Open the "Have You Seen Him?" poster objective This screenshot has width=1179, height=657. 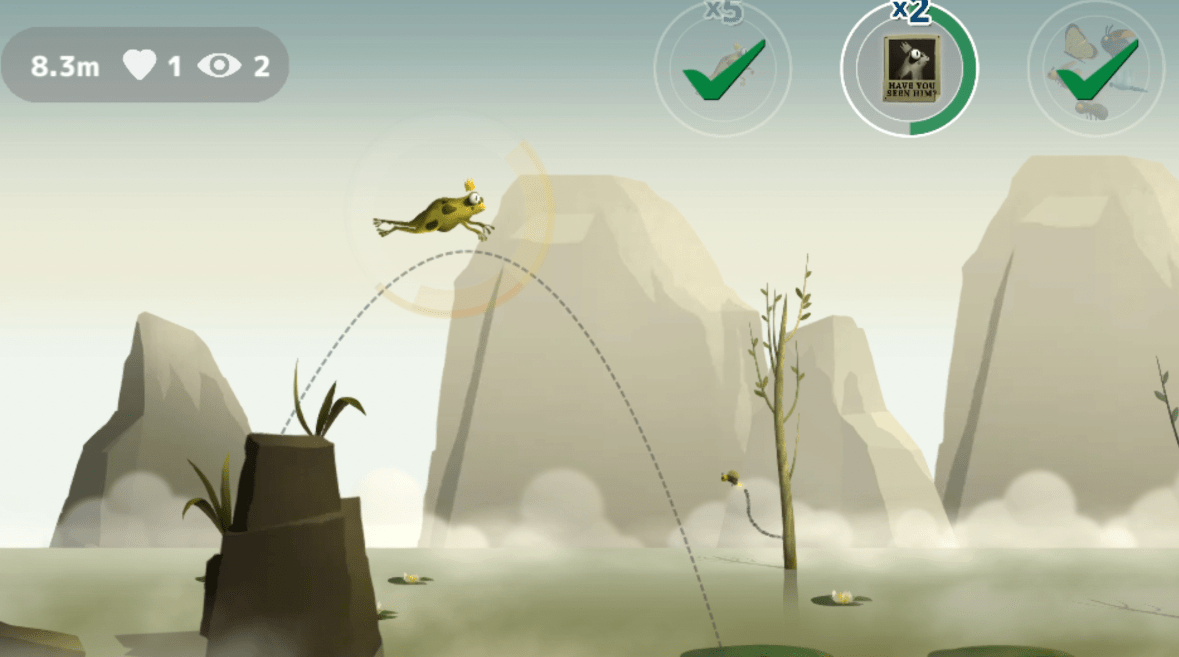[x=909, y=69]
